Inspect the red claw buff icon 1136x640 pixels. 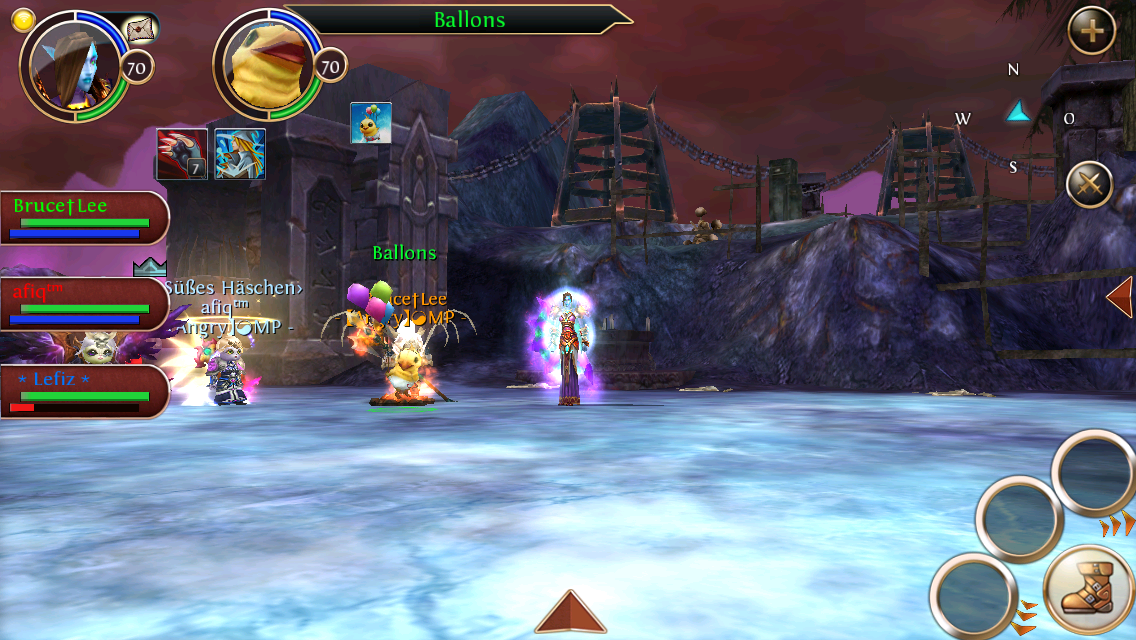(182, 154)
